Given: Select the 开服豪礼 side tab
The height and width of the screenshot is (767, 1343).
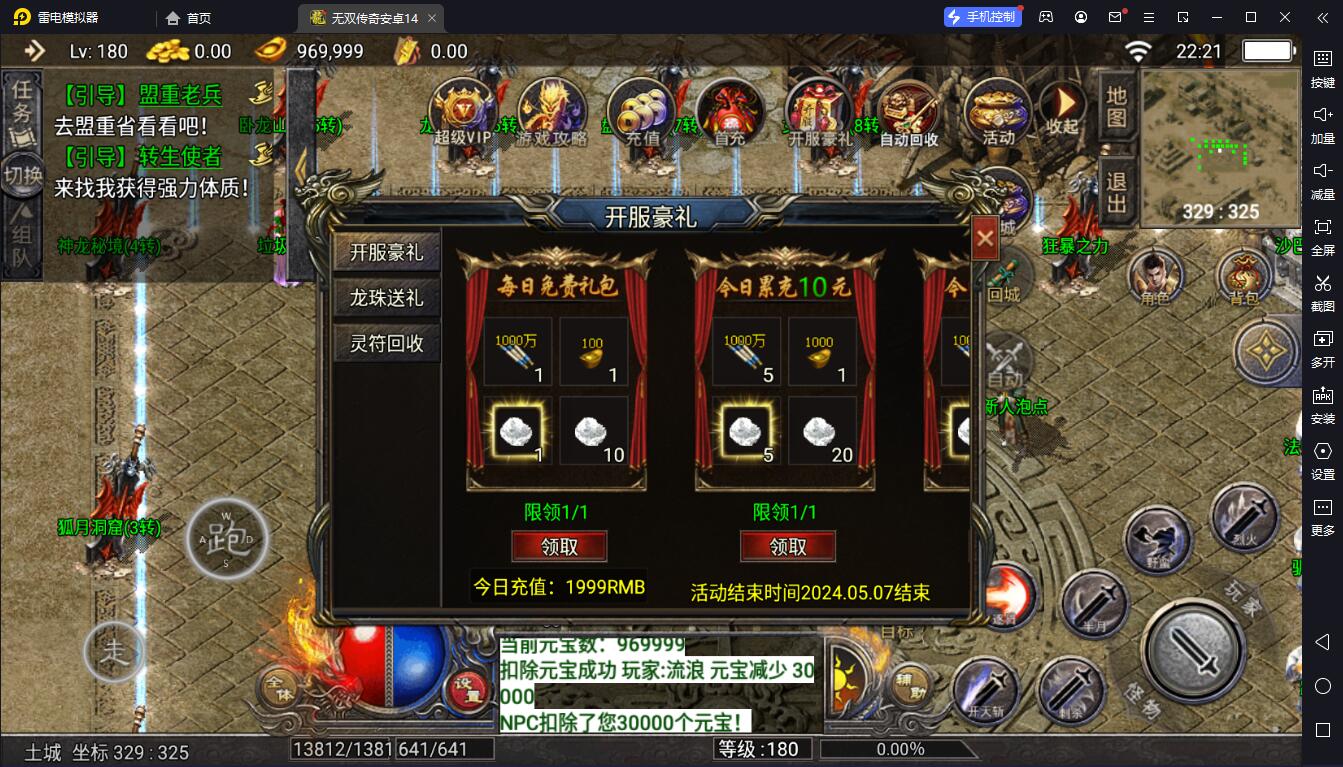Looking at the screenshot, I should [387, 253].
